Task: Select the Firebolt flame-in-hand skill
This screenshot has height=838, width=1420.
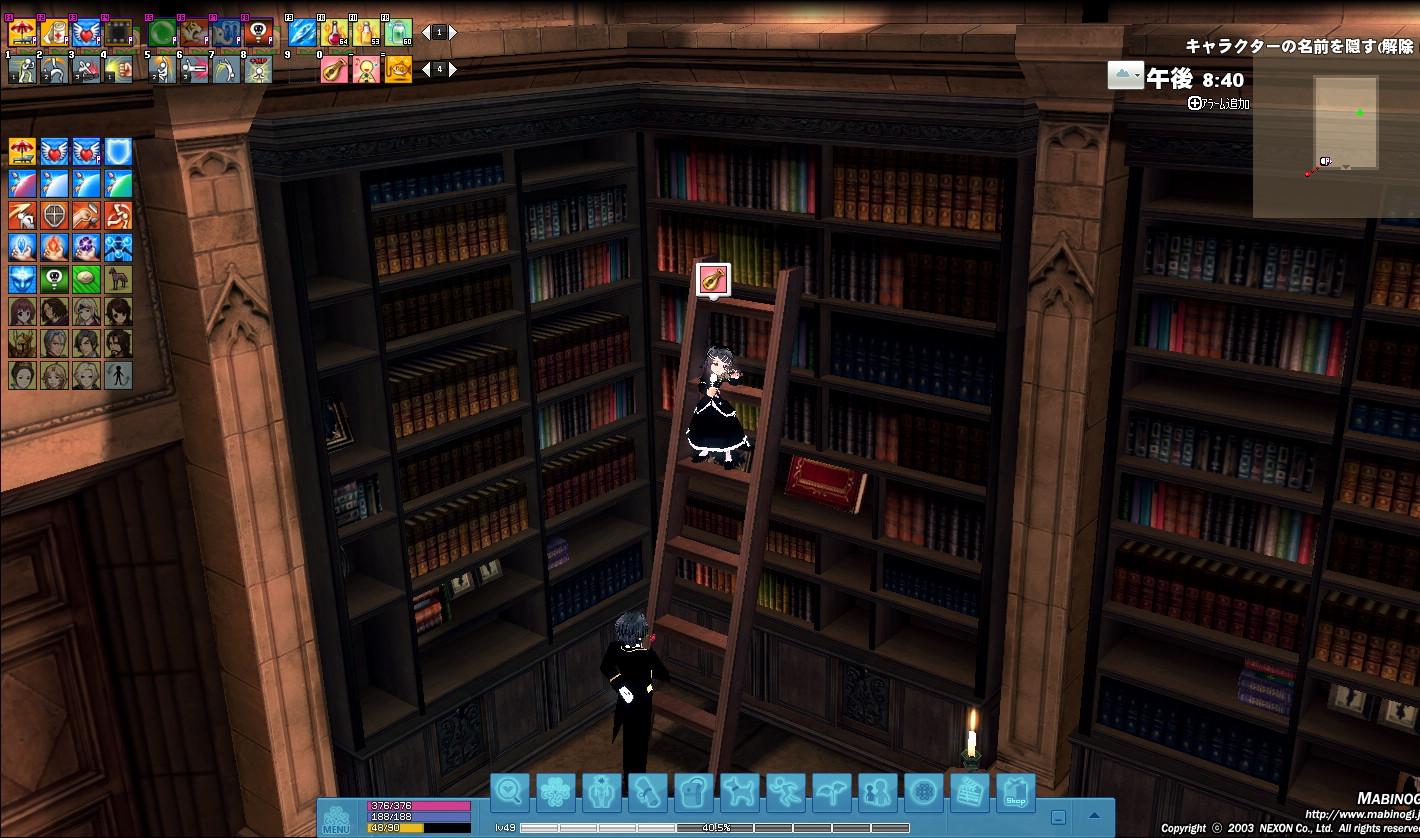Action: (54, 247)
